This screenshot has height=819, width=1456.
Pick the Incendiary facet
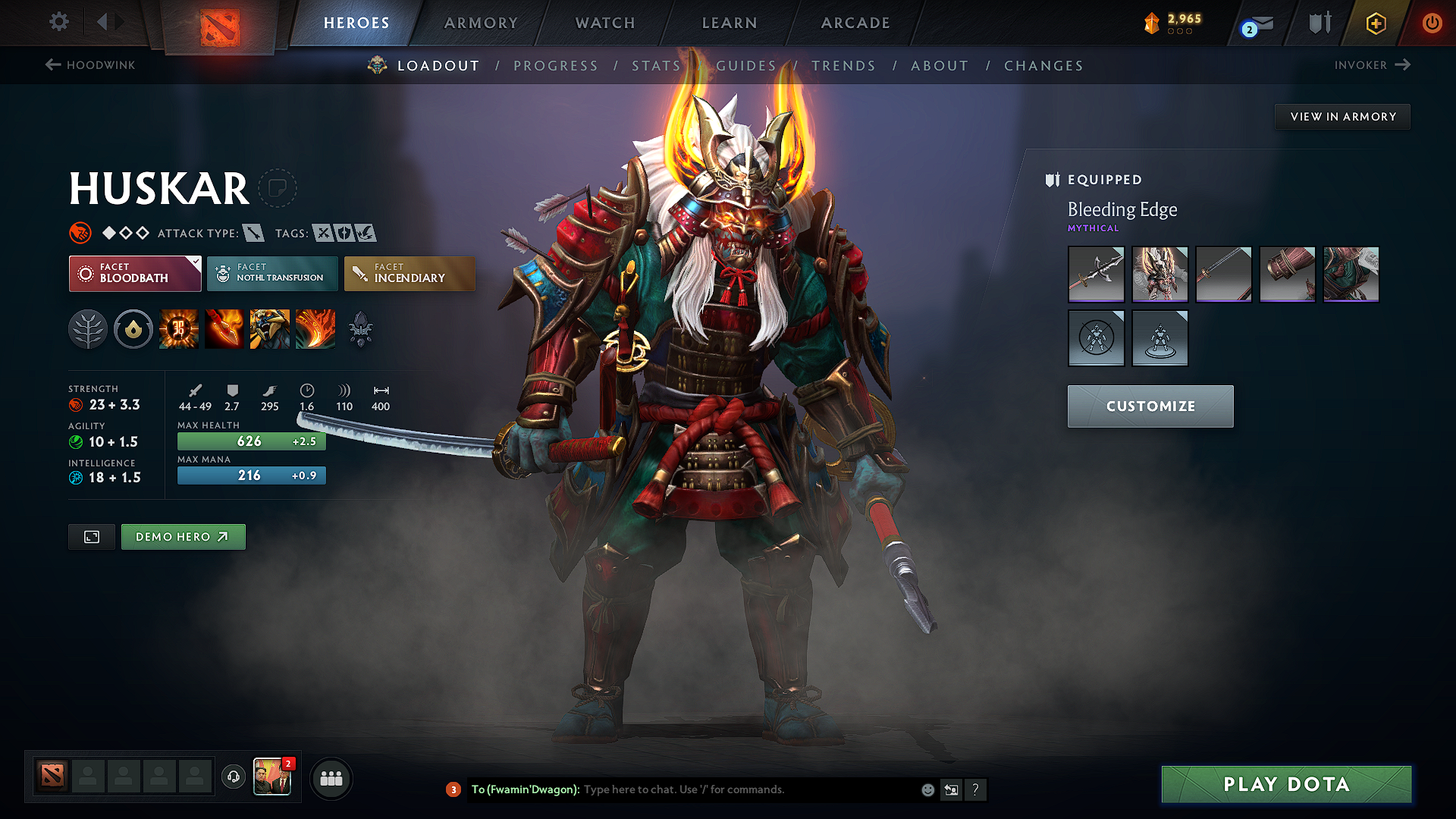click(x=409, y=273)
